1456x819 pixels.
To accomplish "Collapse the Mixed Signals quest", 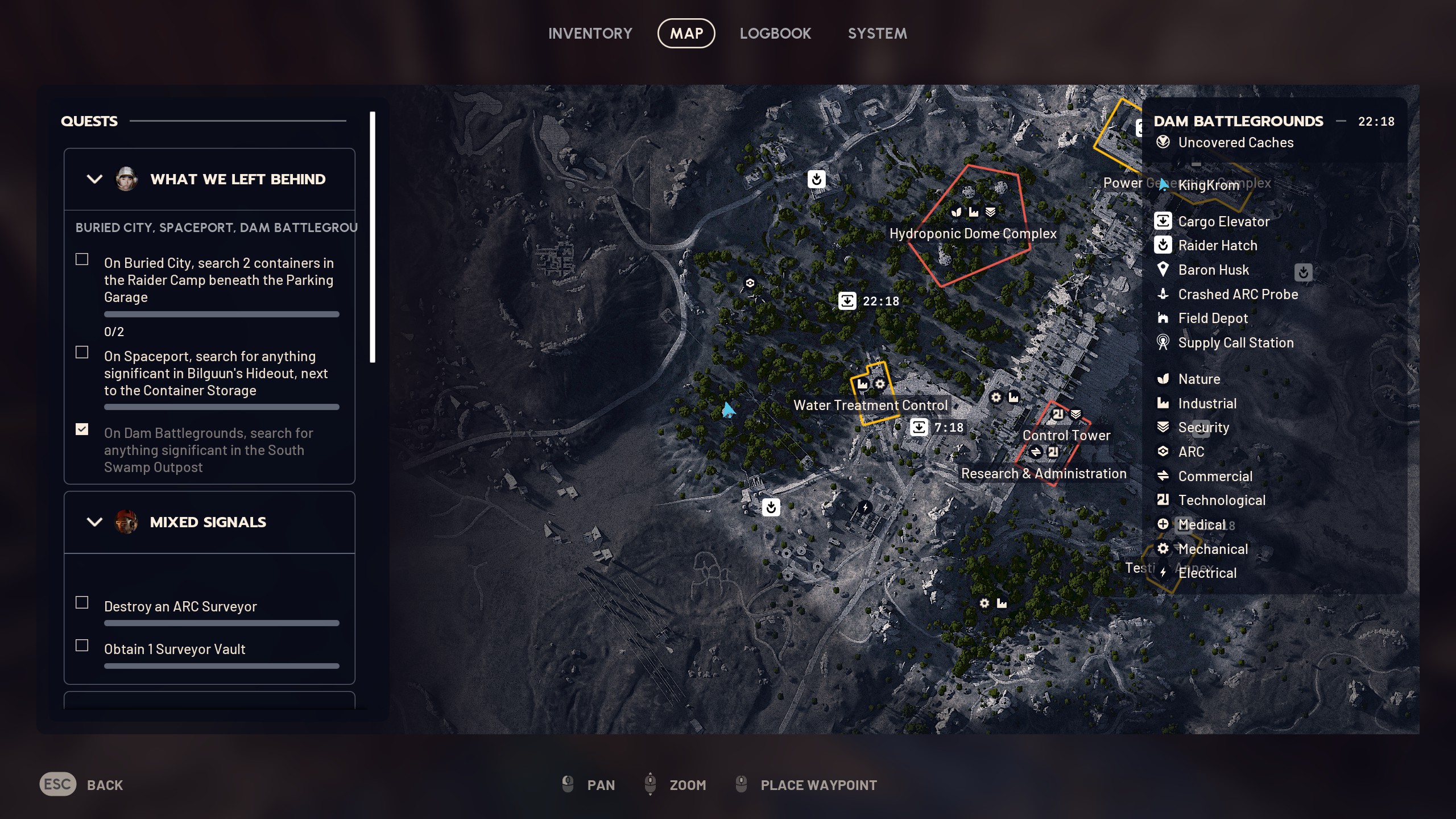I will point(94,522).
